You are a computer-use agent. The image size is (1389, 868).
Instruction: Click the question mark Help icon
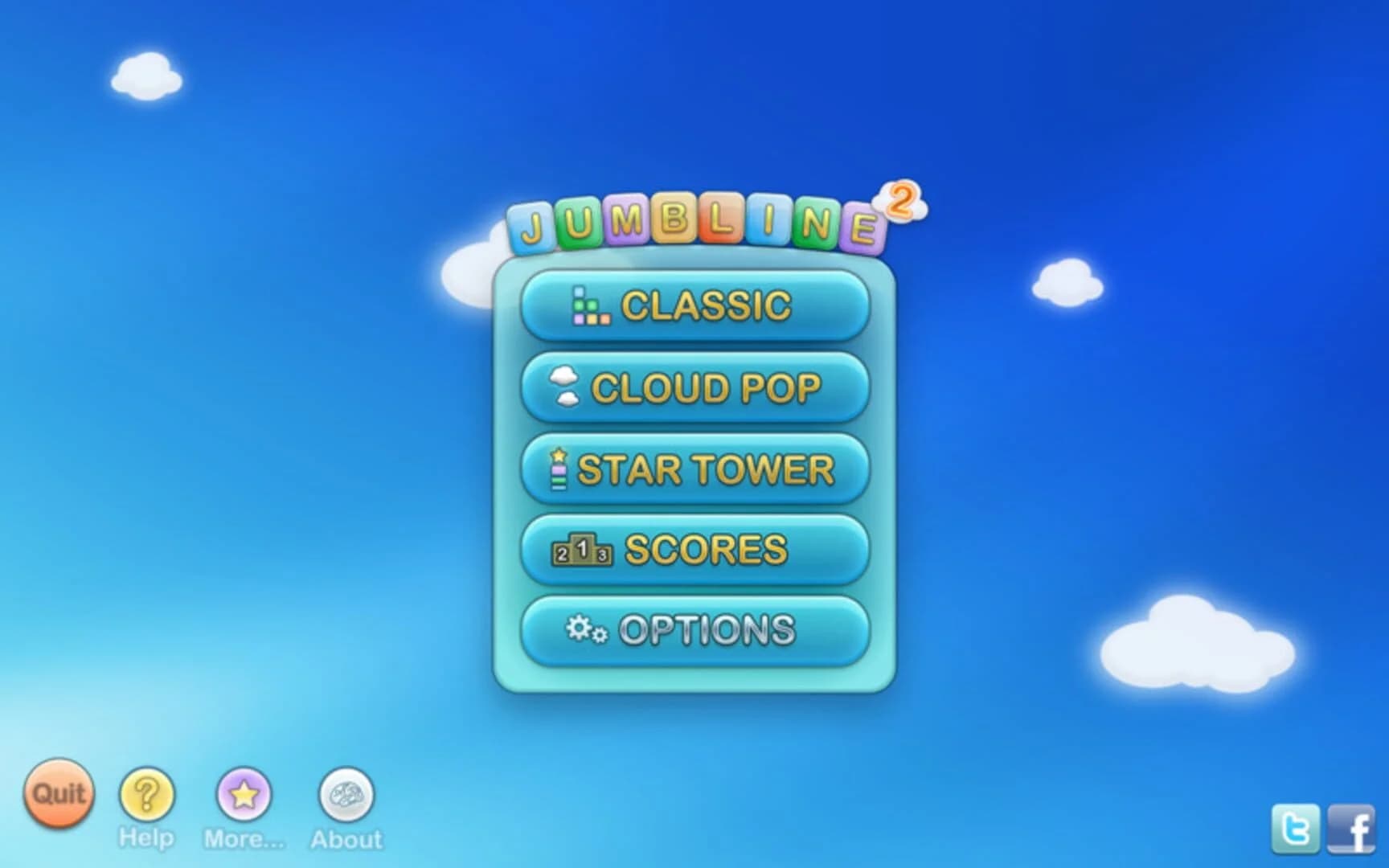[145, 796]
